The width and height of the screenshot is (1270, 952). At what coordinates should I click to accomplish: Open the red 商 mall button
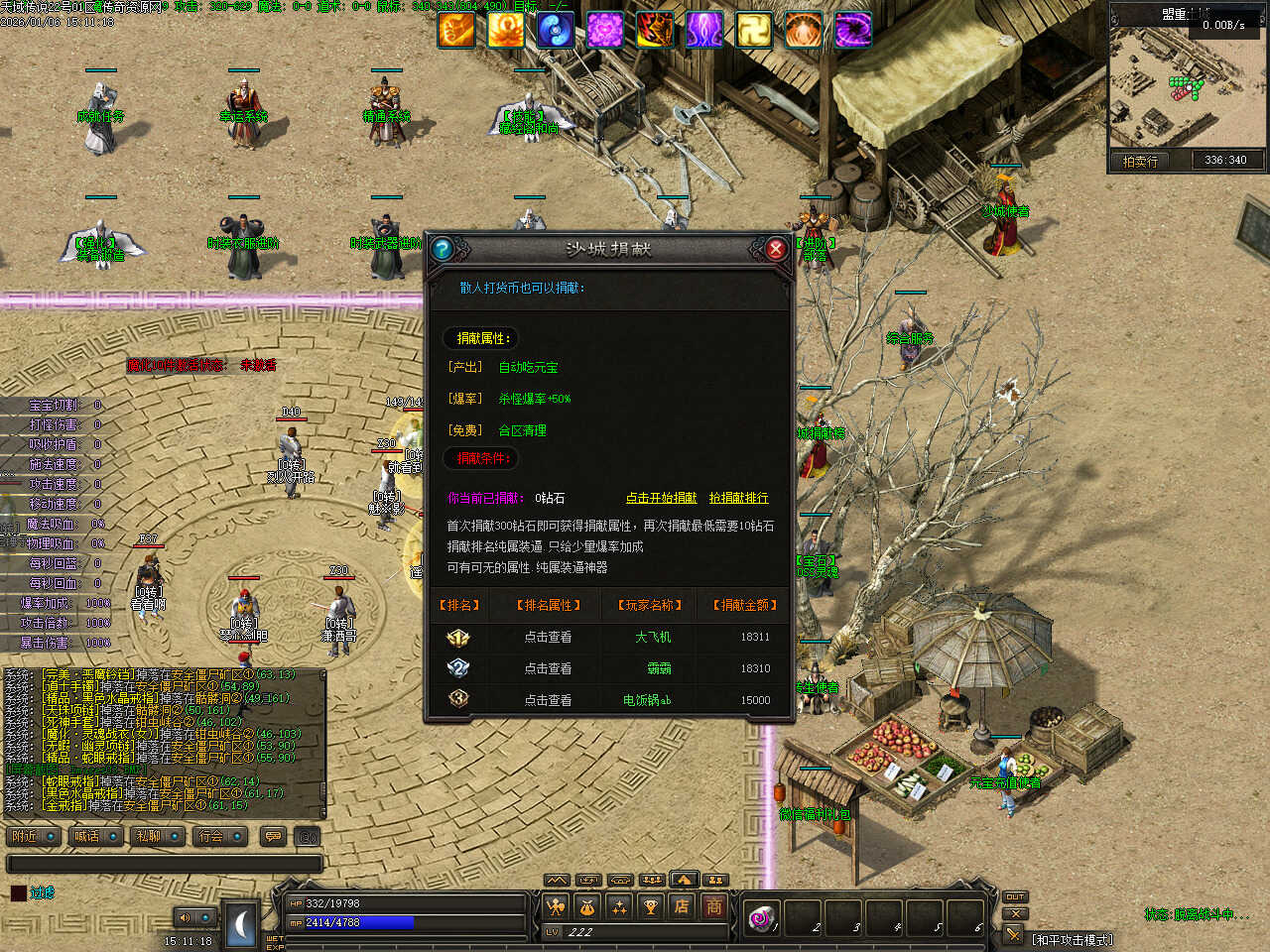pyautogui.click(x=713, y=906)
